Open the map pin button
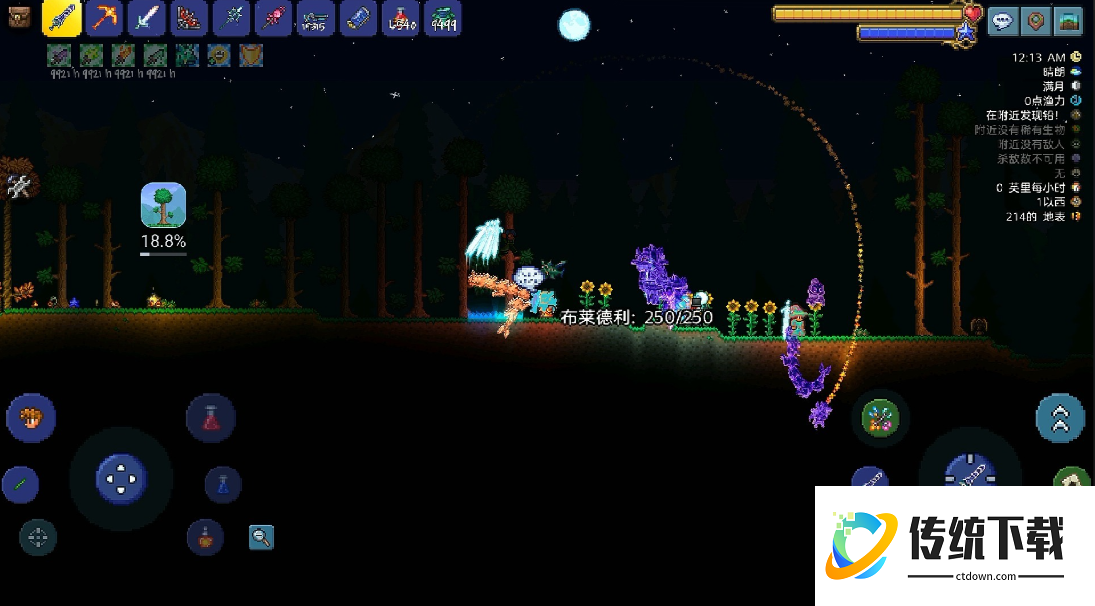Viewport: 1095px width, 606px height. click(1038, 20)
